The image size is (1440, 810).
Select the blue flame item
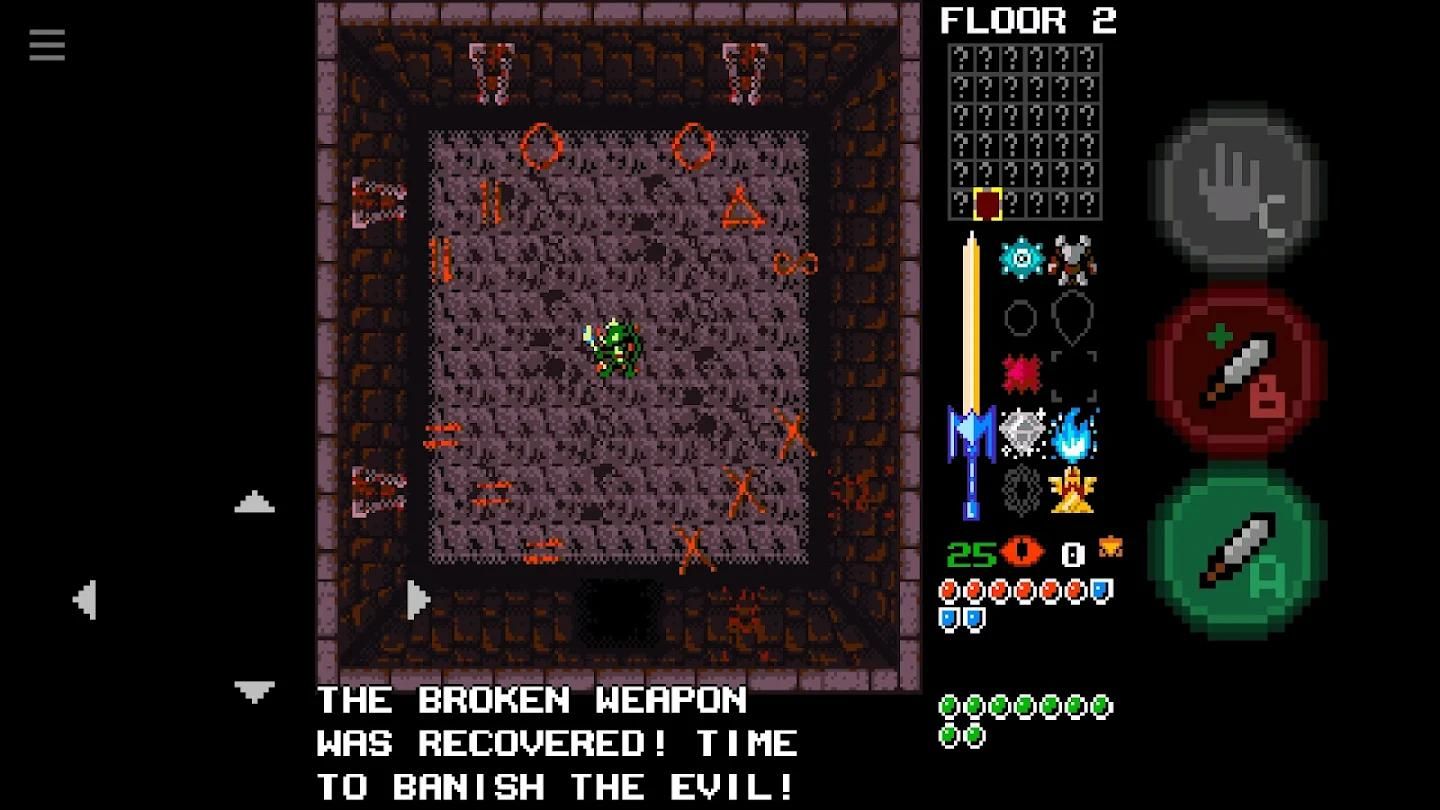click(1074, 432)
